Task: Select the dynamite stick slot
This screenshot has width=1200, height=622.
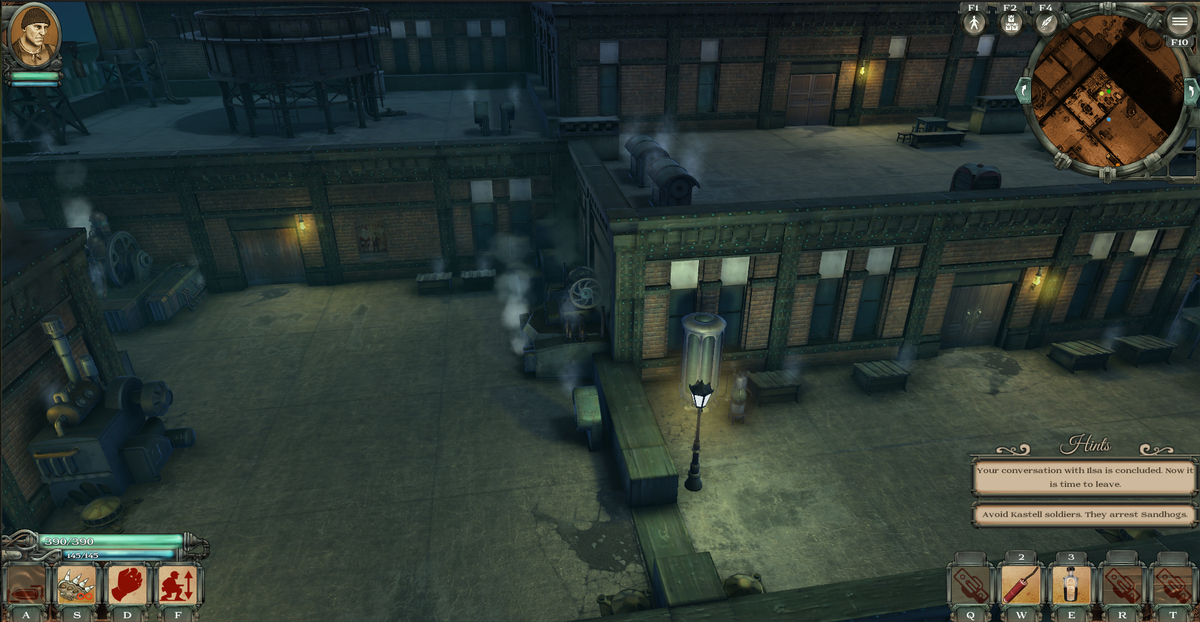Action: point(1020,585)
